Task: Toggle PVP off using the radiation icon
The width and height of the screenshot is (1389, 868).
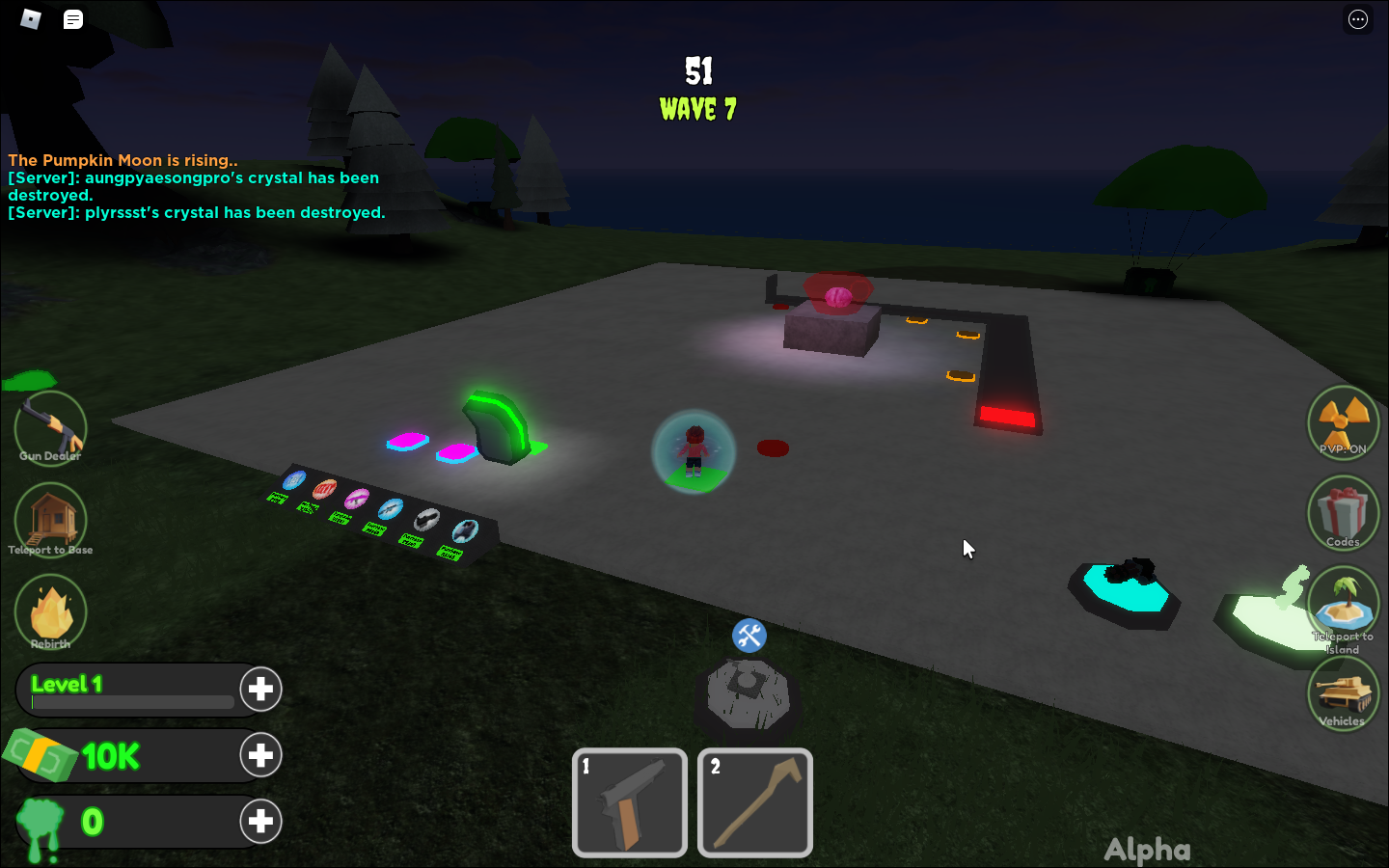Action: click(1343, 422)
